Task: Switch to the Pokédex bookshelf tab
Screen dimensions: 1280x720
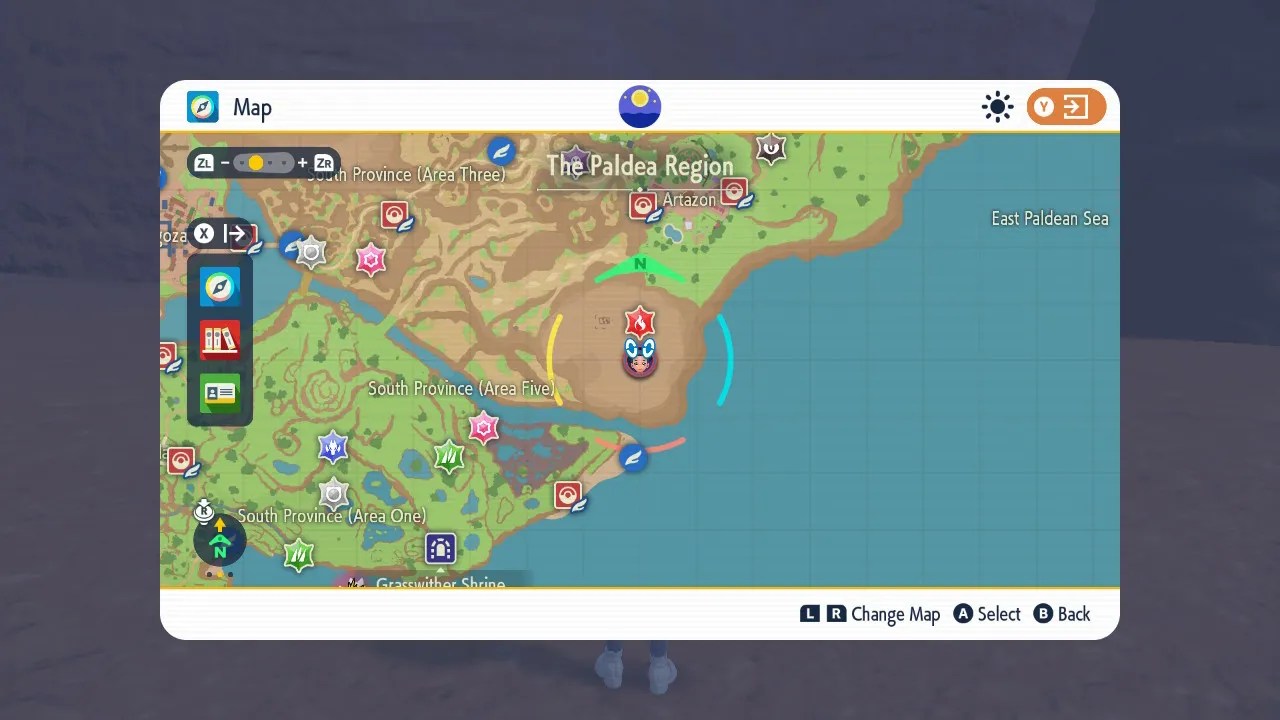Action: pyautogui.click(x=219, y=340)
